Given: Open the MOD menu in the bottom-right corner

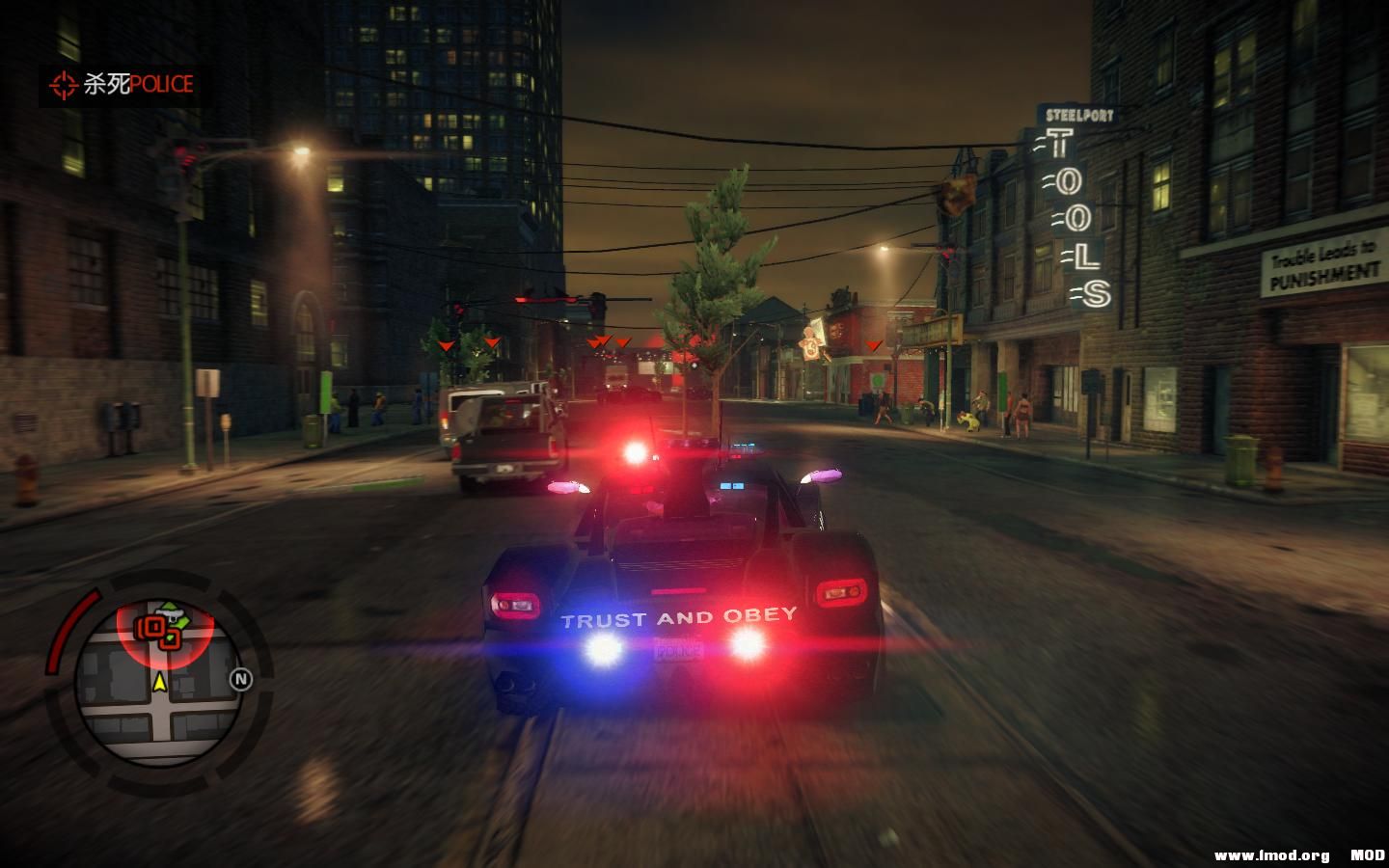Looking at the screenshot, I should pos(1369,853).
